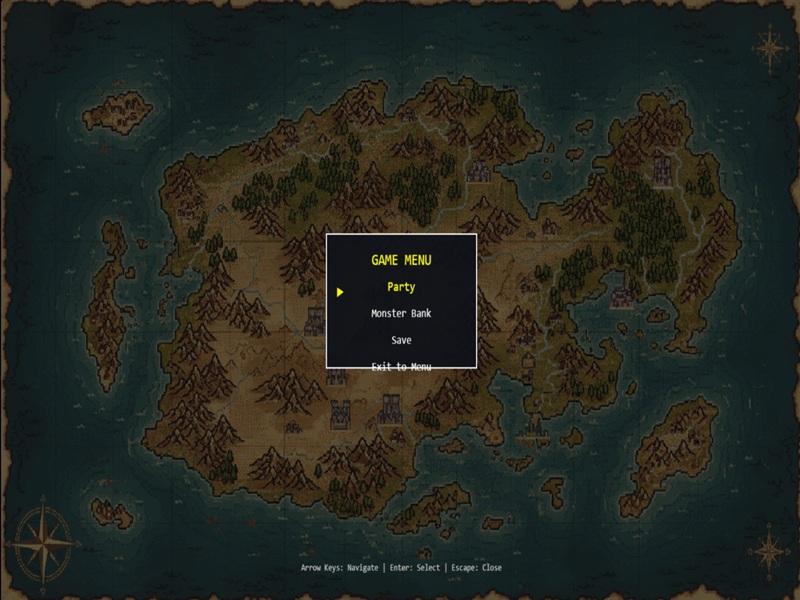Image resolution: width=800 pixels, height=600 pixels.
Task: Select Monster Bank from the game menu
Action: click(x=401, y=314)
